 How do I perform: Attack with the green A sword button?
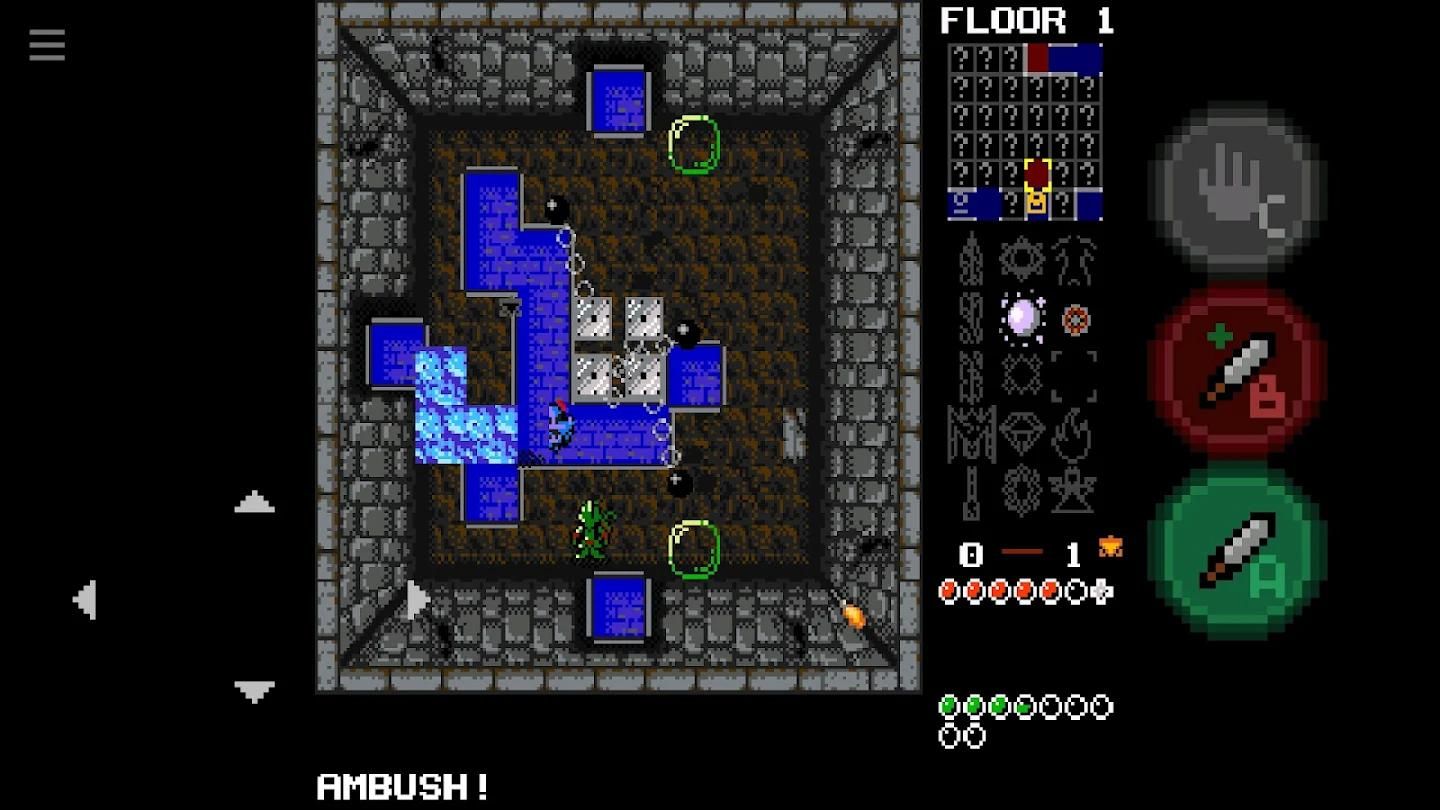pyautogui.click(x=1239, y=550)
